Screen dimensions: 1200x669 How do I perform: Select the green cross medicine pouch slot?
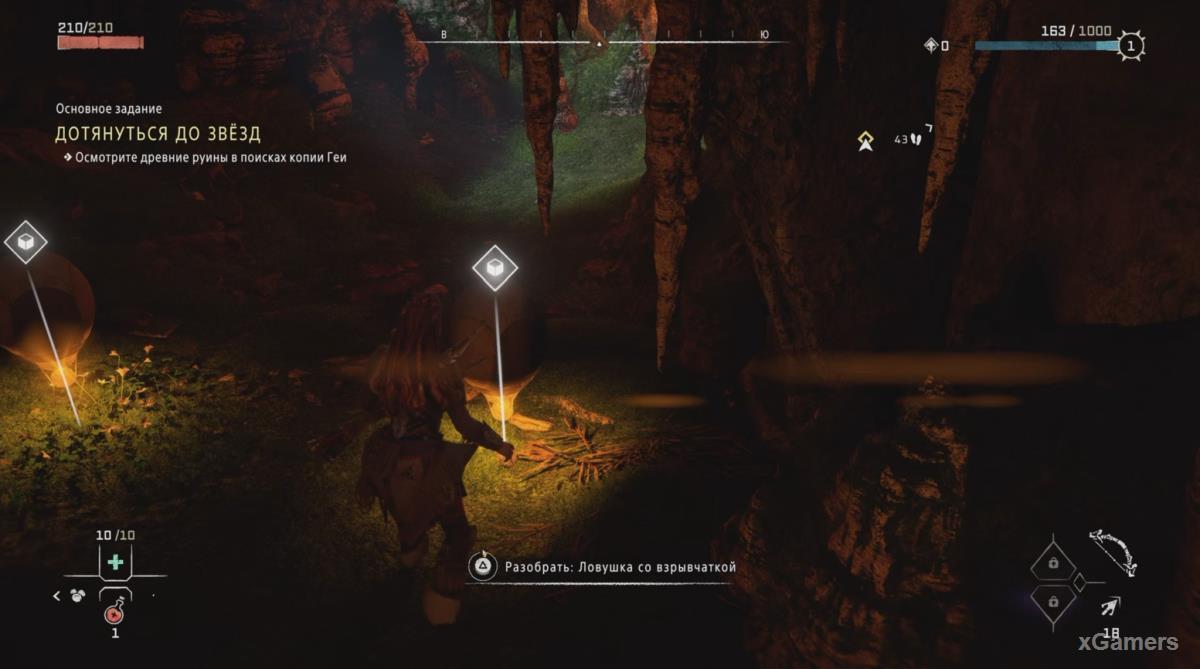[x=115, y=563]
